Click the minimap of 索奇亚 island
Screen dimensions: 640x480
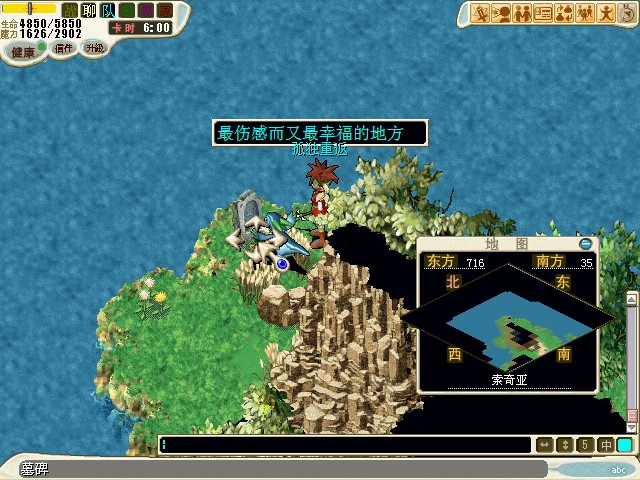[508, 322]
